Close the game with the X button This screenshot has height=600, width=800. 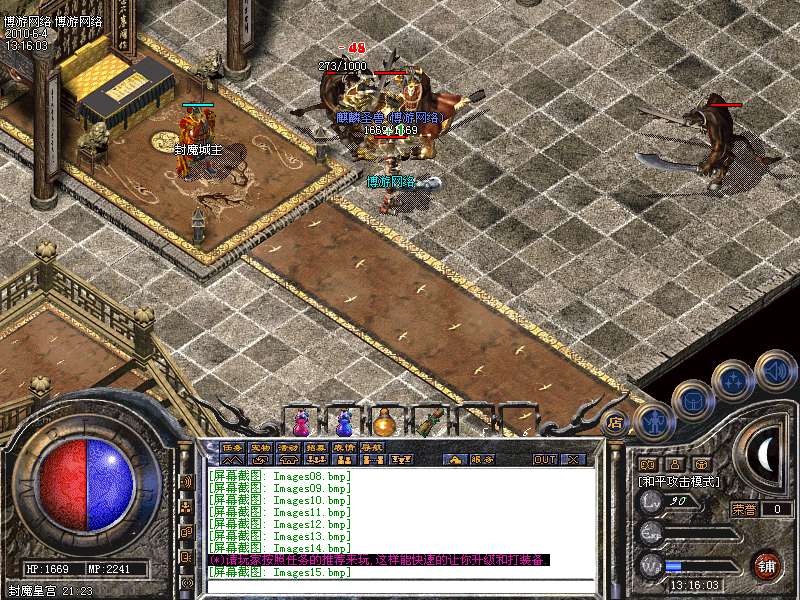point(574,460)
